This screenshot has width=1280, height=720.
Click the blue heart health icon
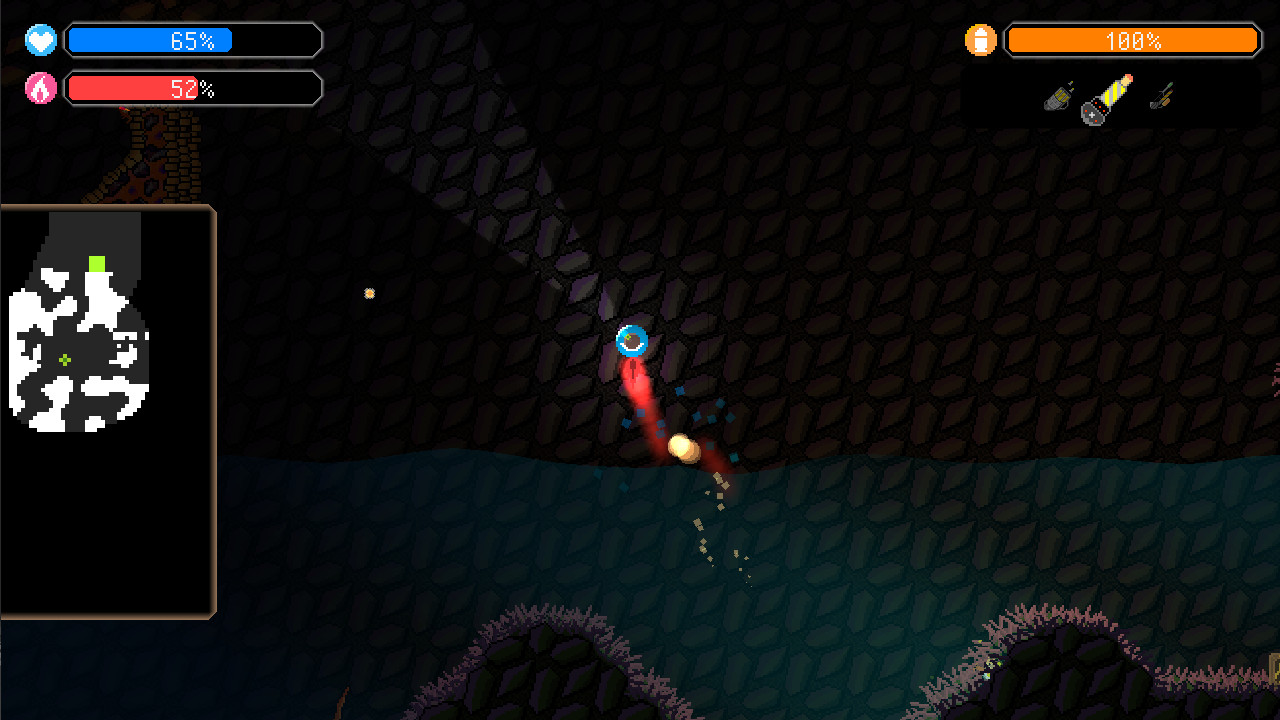pos(39,40)
